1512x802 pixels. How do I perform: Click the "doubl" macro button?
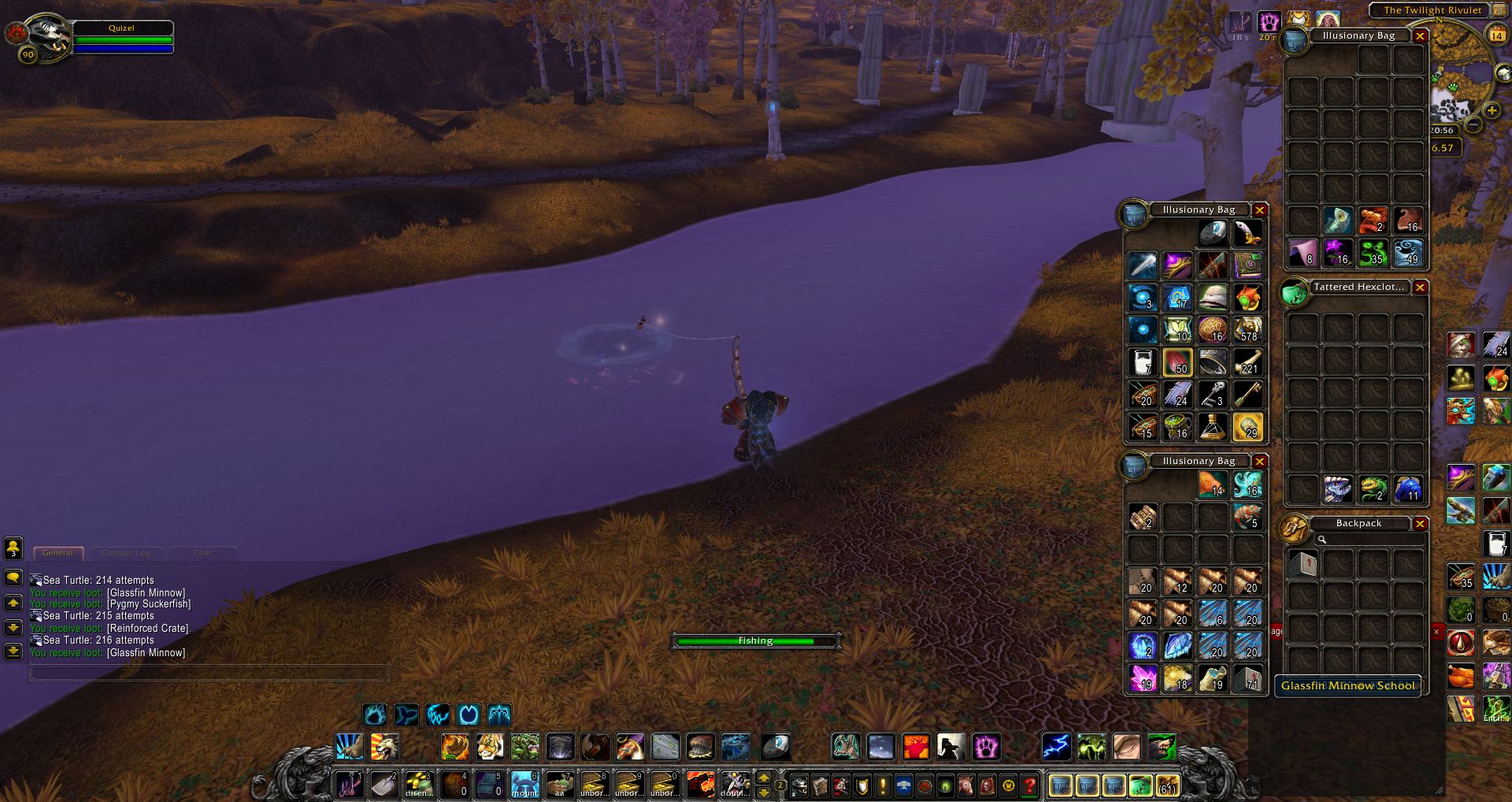click(736, 785)
